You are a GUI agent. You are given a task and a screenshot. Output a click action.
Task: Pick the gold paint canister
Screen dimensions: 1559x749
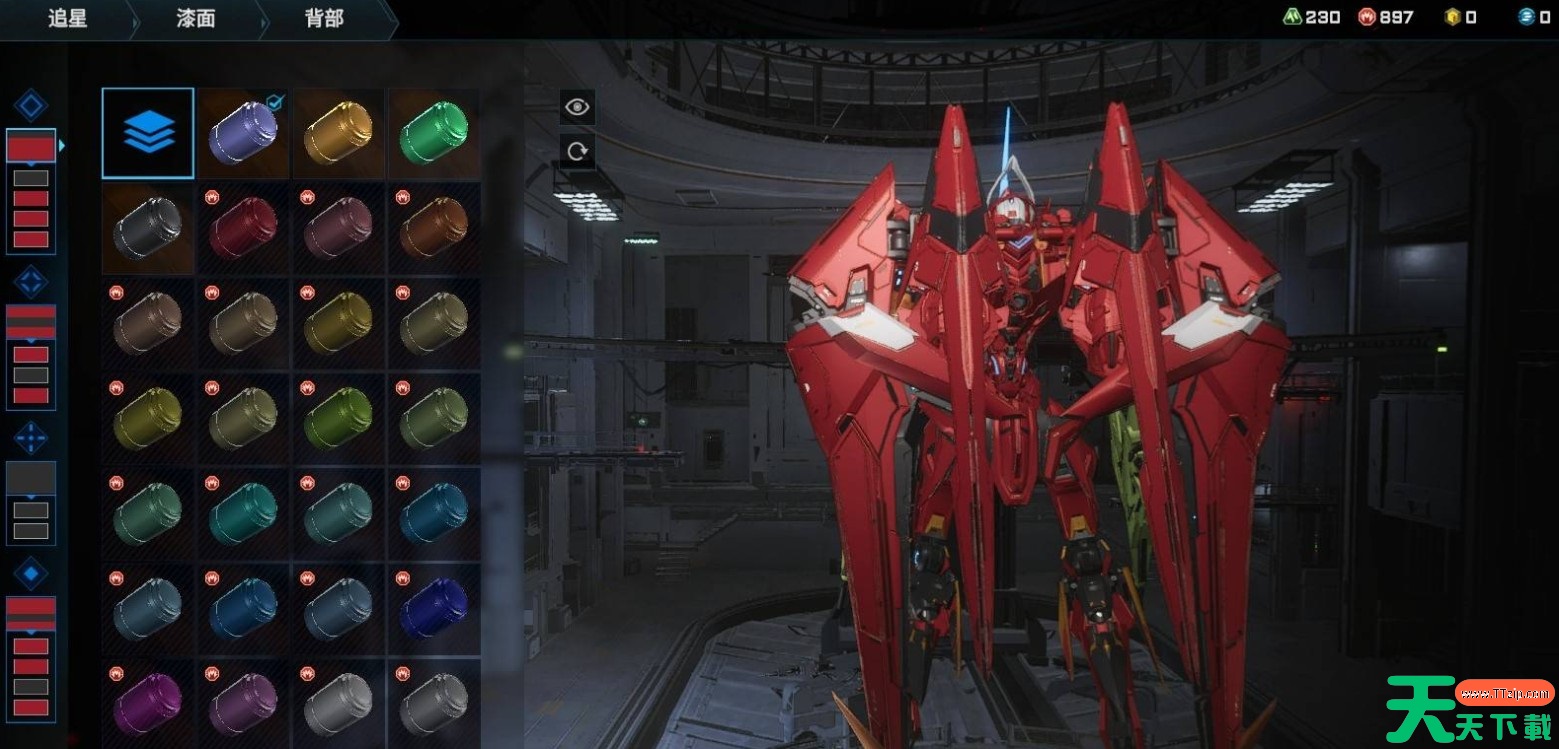[338, 133]
